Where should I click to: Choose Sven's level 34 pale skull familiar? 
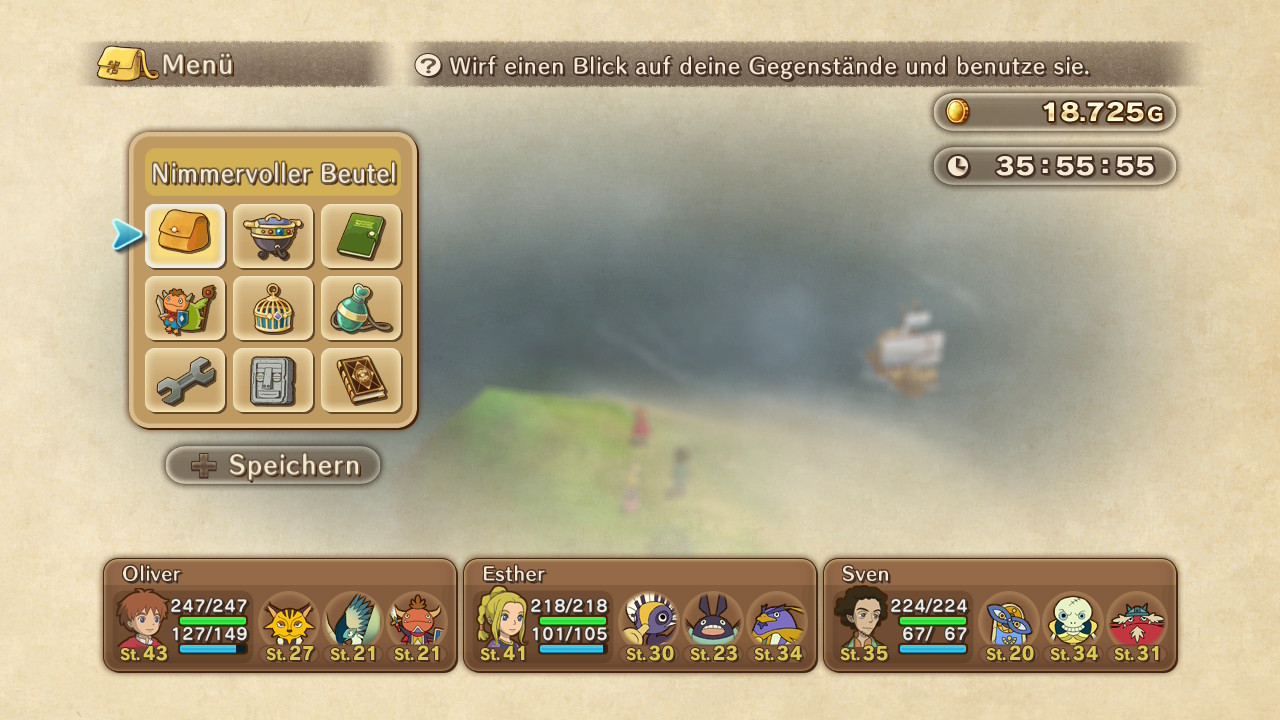pos(1074,622)
